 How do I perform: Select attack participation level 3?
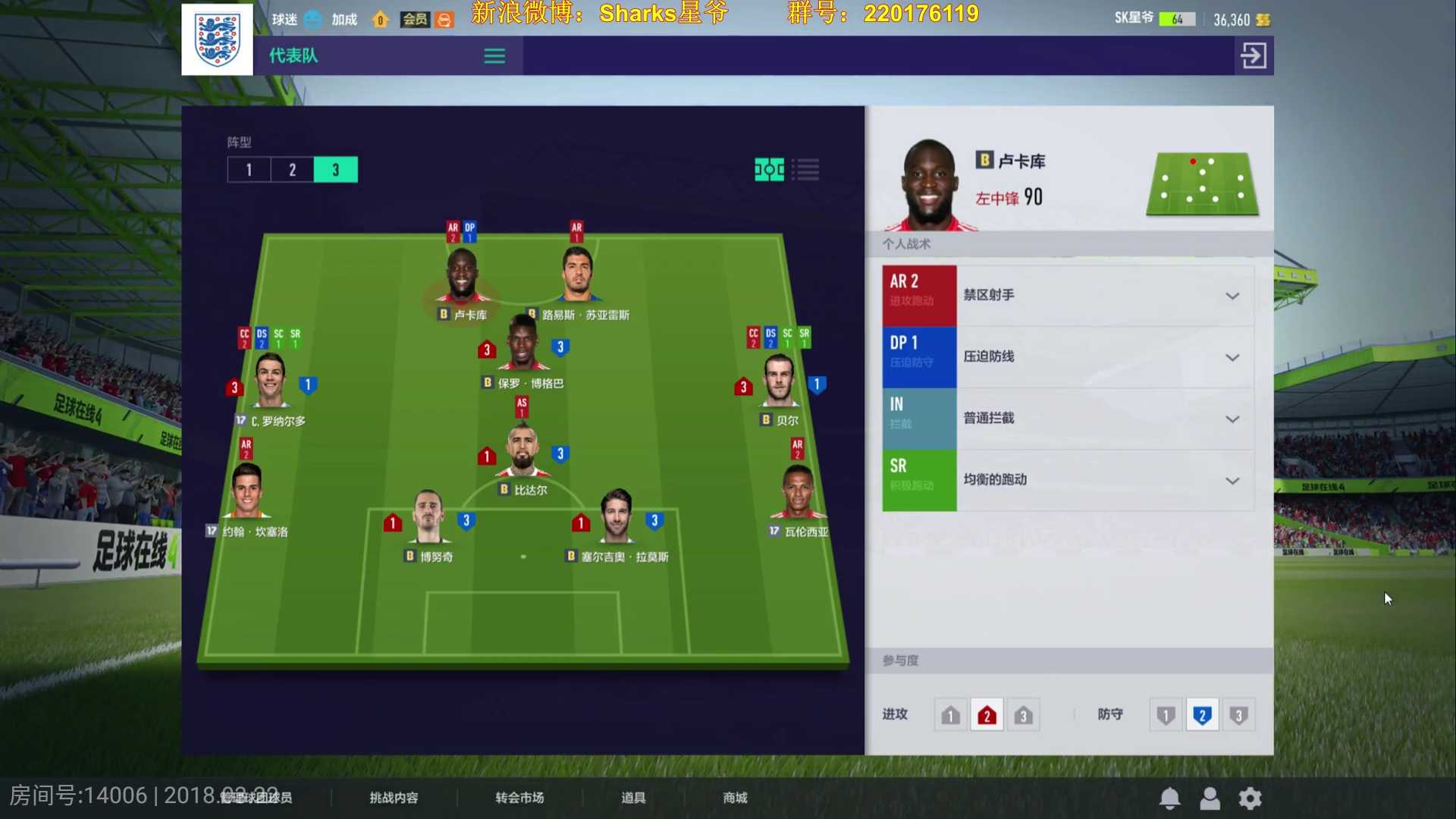coord(1023,714)
